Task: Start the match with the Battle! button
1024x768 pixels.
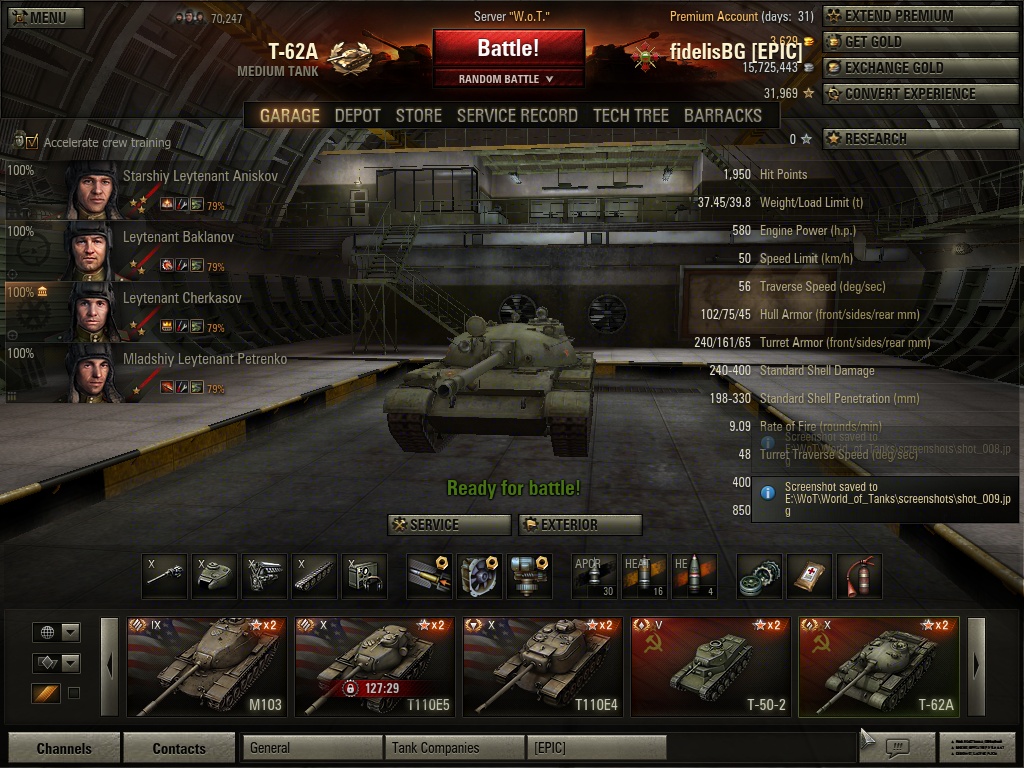Action: [x=508, y=48]
